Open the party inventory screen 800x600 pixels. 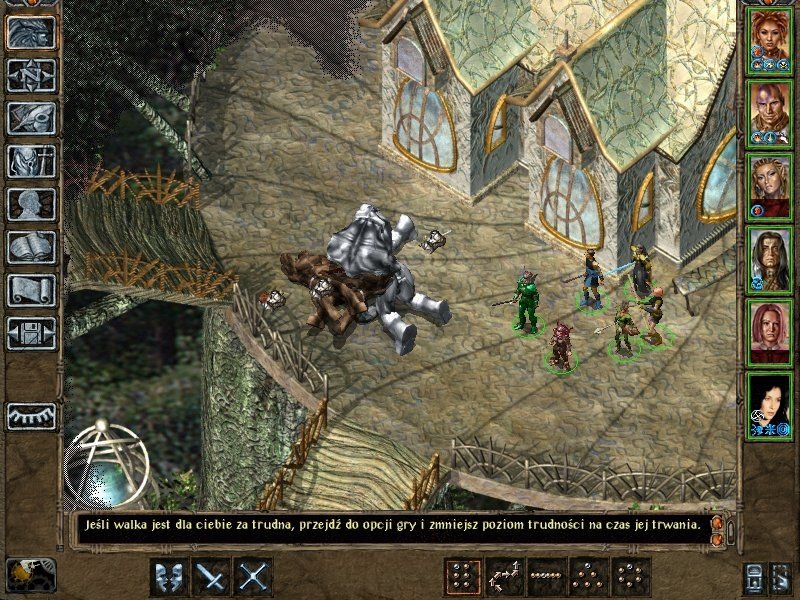[x=31, y=161]
